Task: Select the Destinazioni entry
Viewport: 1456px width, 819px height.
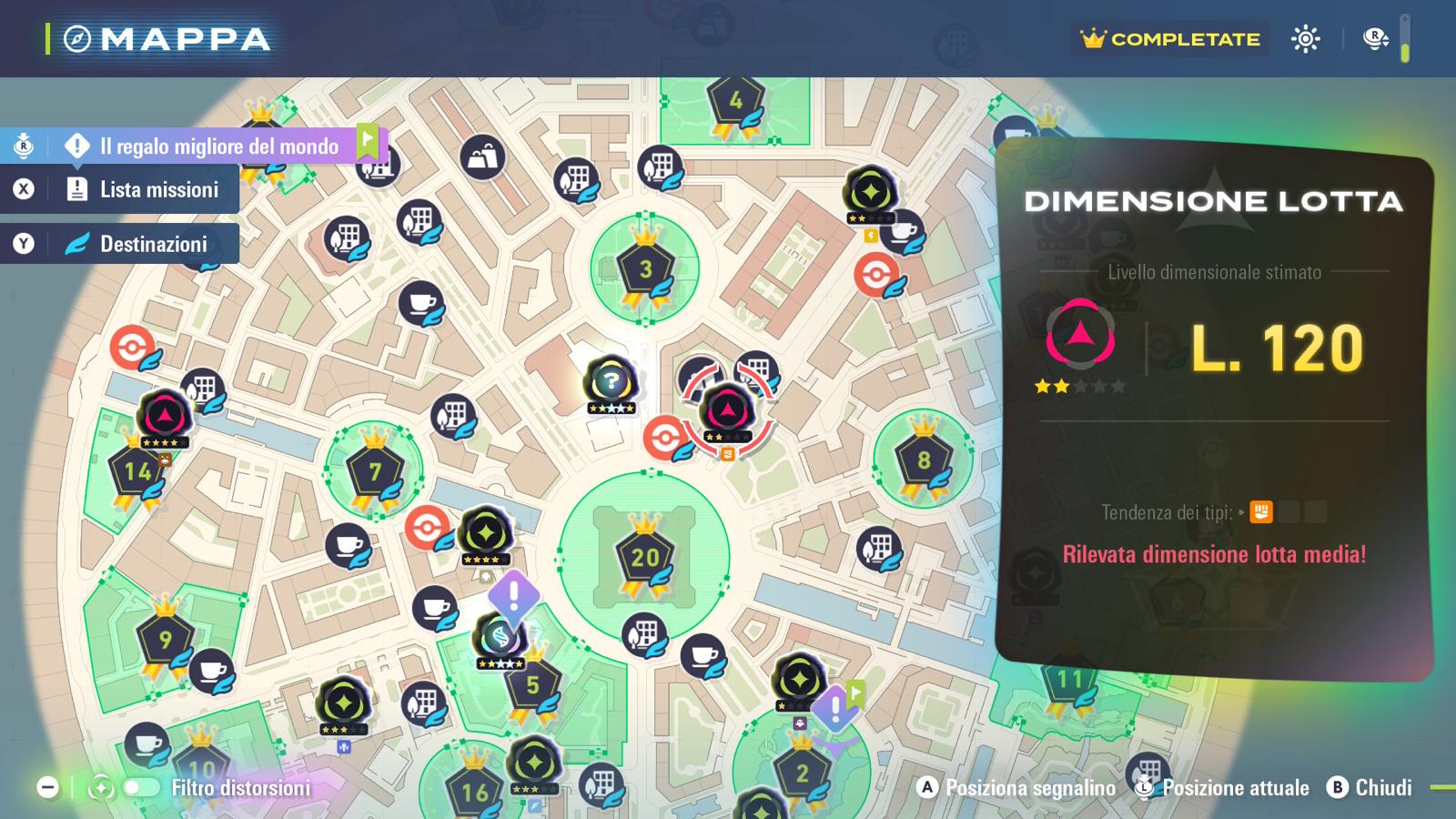Action: [x=153, y=244]
